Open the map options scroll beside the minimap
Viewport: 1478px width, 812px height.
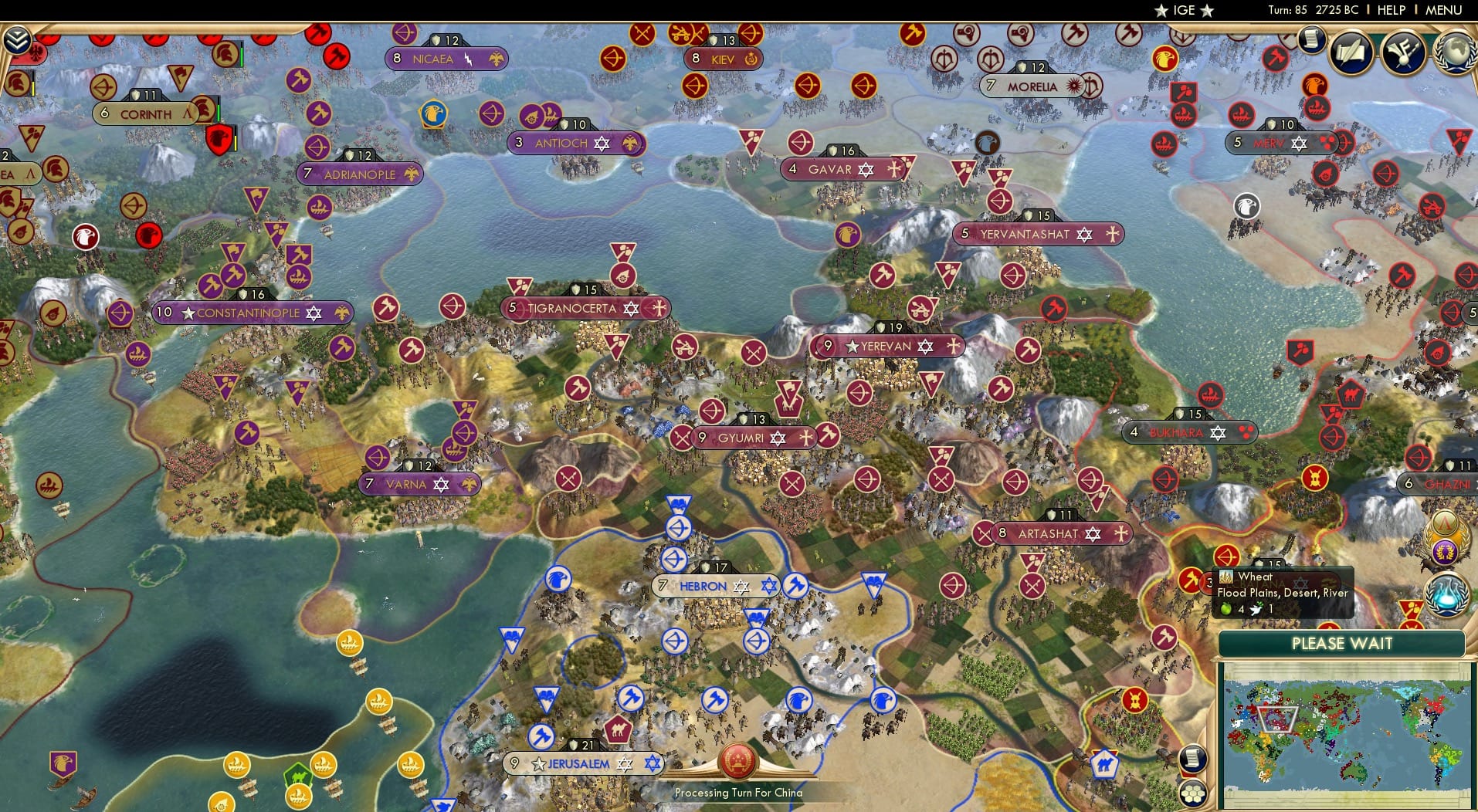point(1194,759)
